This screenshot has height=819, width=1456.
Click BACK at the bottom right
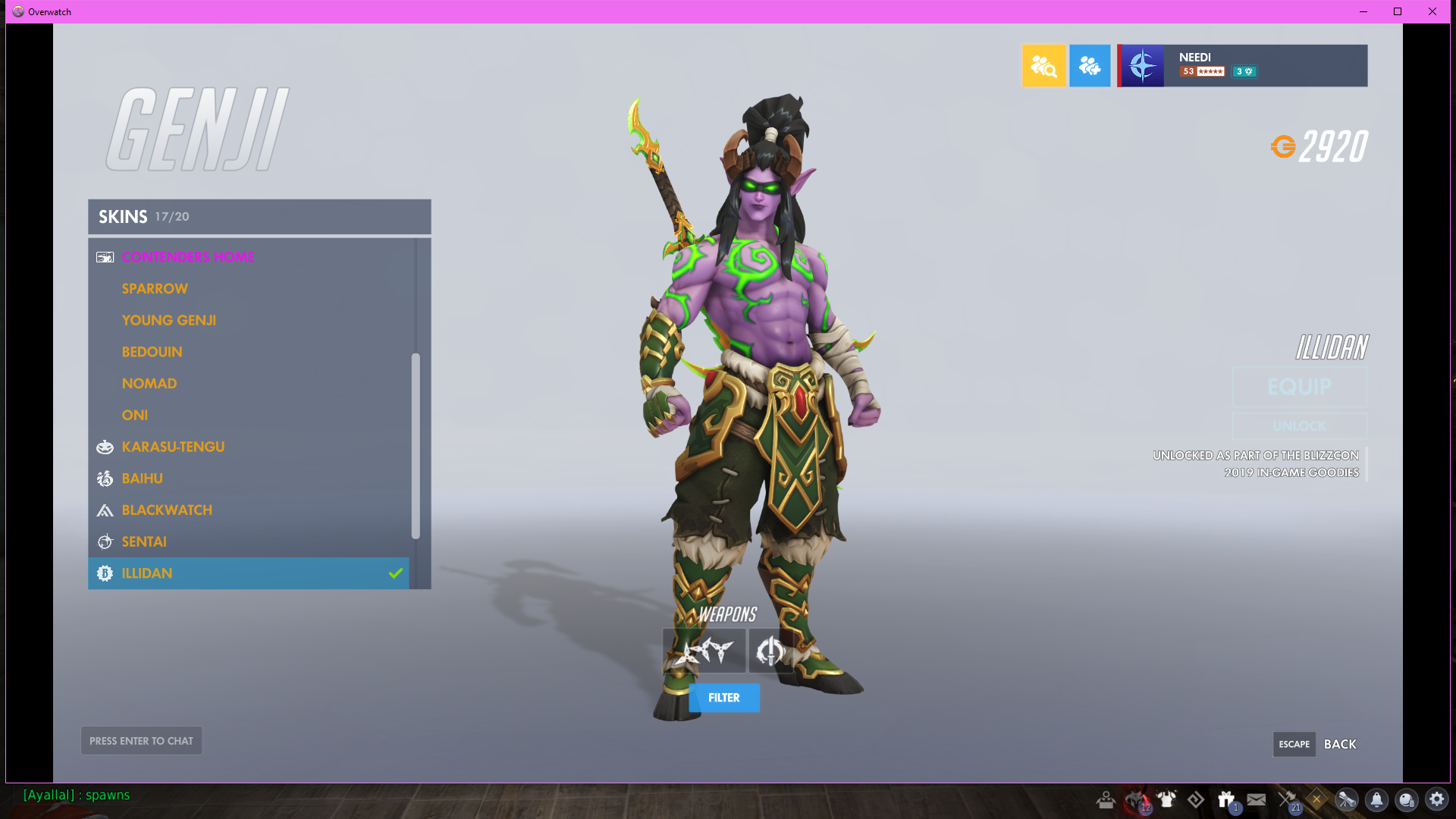1339,744
